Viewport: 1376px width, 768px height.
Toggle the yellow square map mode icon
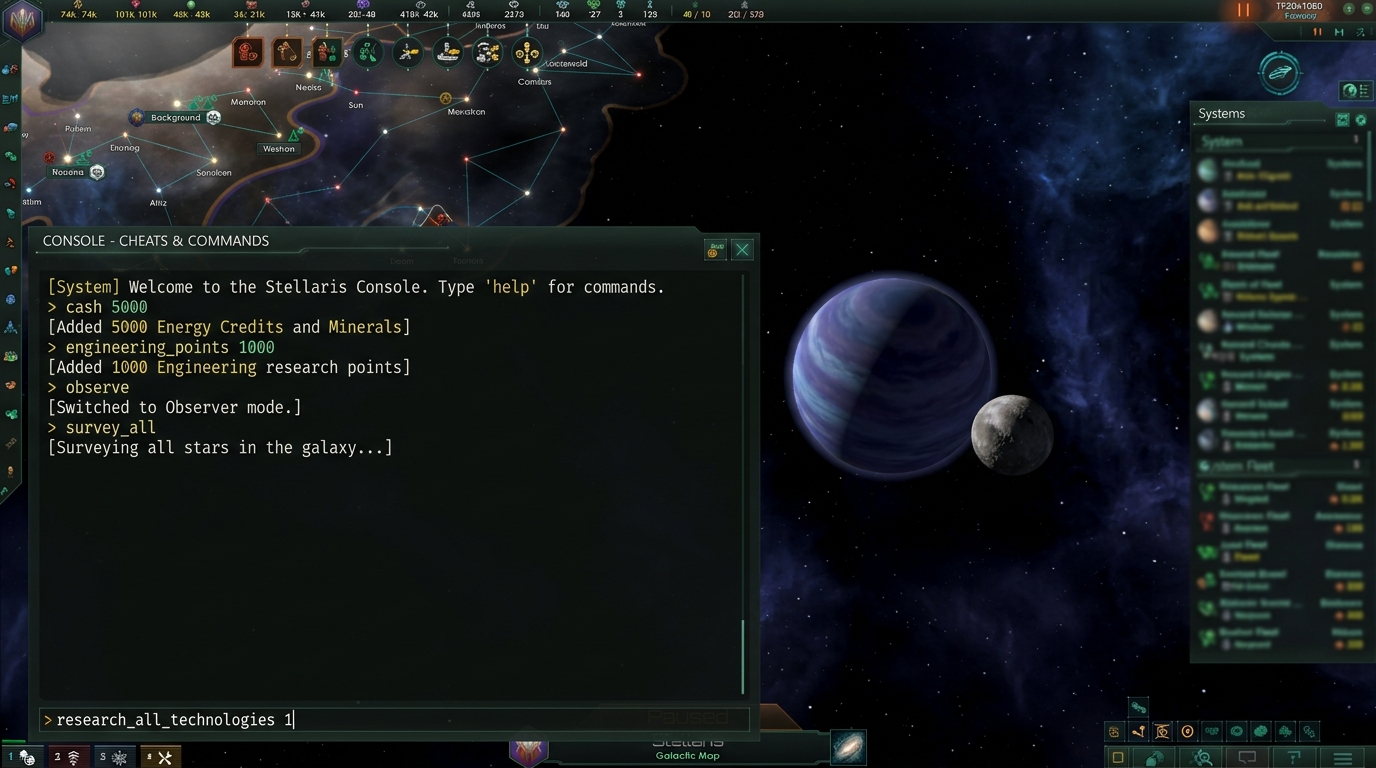point(1118,758)
